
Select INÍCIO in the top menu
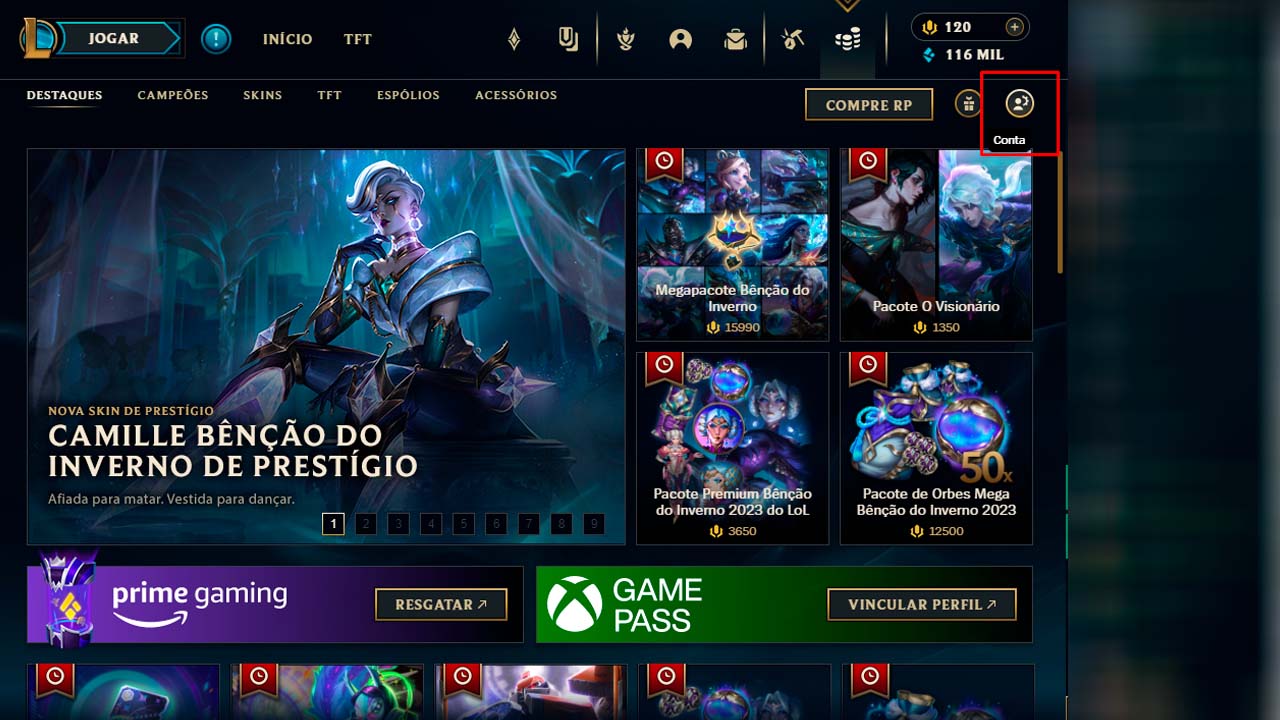(287, 40)
